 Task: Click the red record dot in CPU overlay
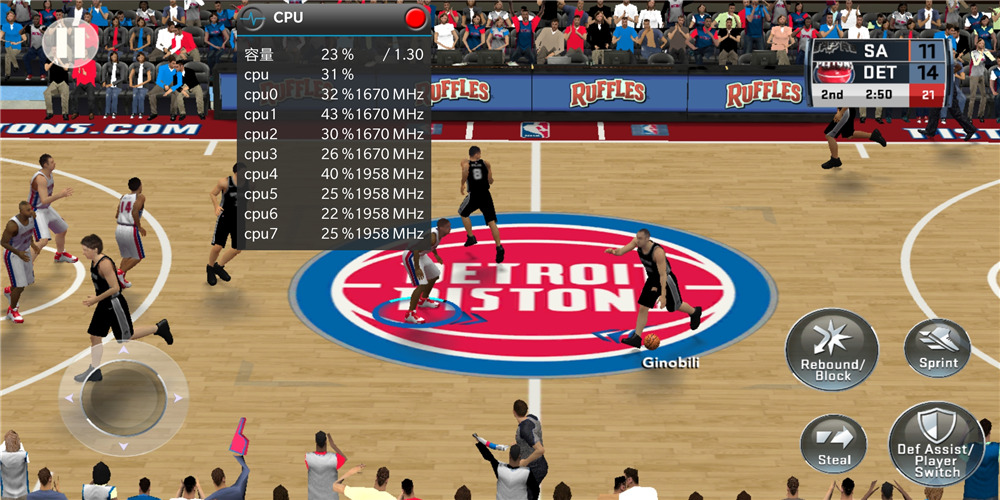tap(416, 18)
